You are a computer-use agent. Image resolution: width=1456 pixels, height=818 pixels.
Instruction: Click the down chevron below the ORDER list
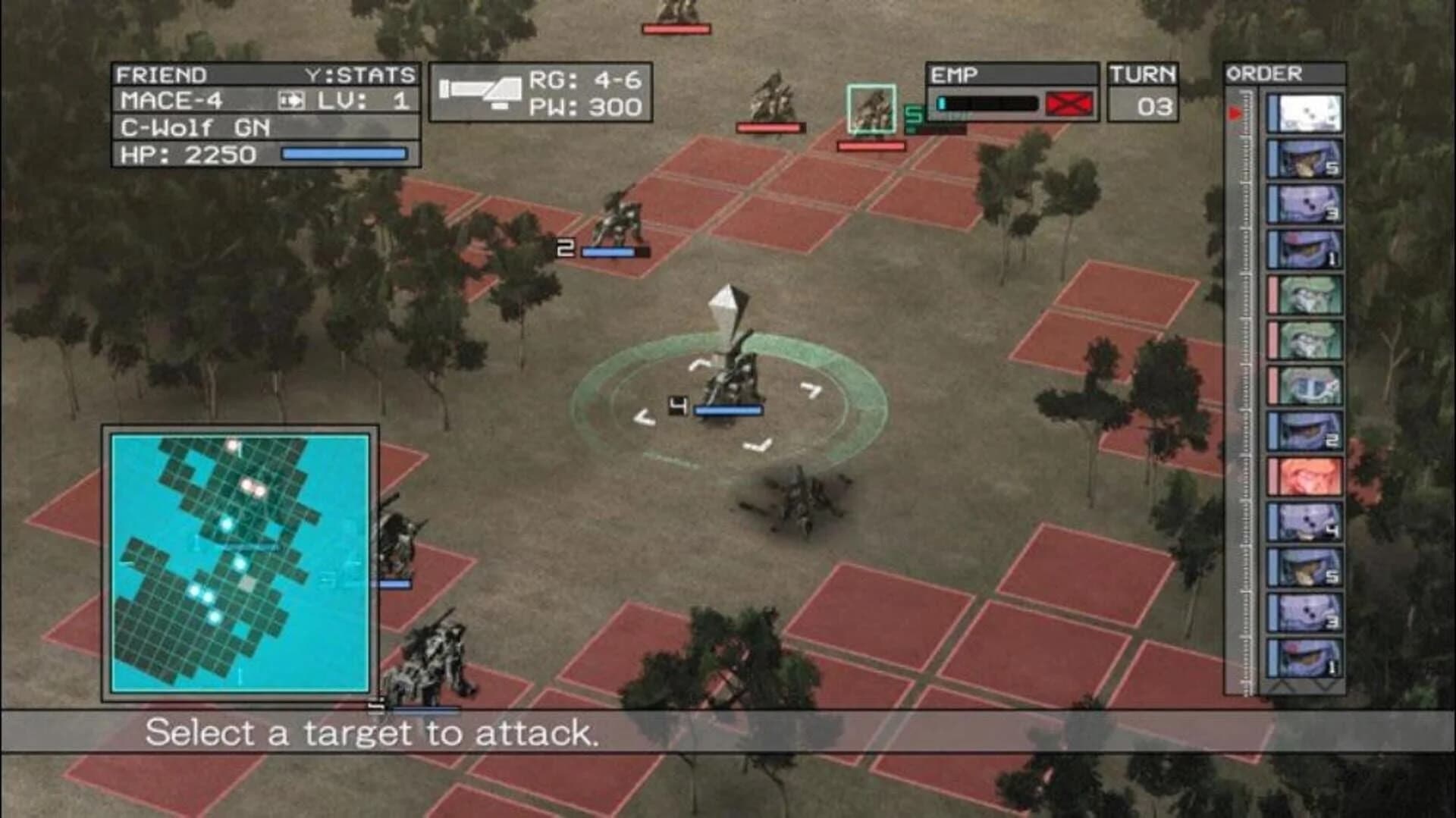(x=1323, y=685)
